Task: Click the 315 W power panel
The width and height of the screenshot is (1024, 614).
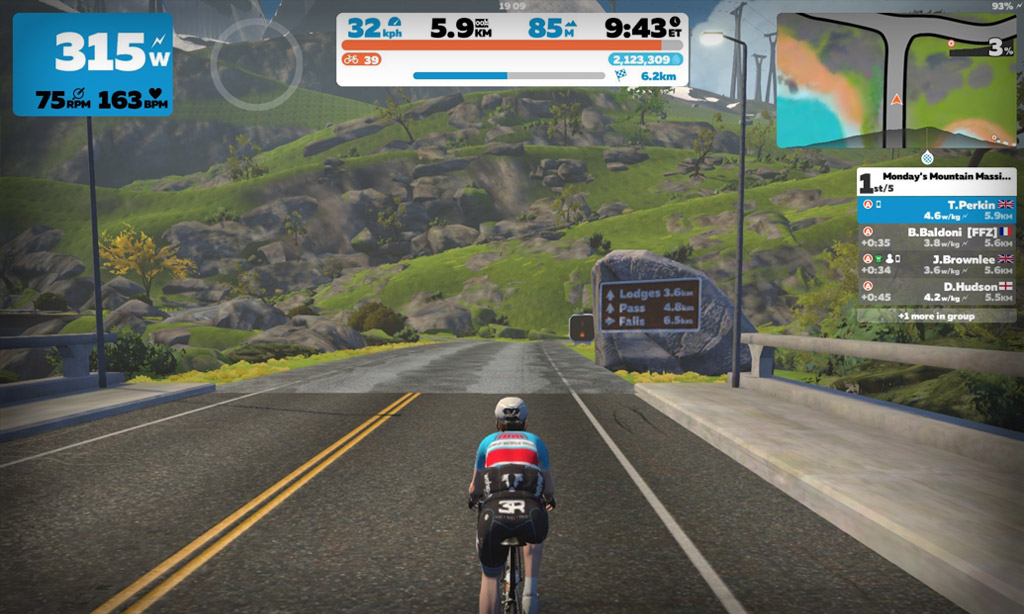Action: [x=92, y=64]
